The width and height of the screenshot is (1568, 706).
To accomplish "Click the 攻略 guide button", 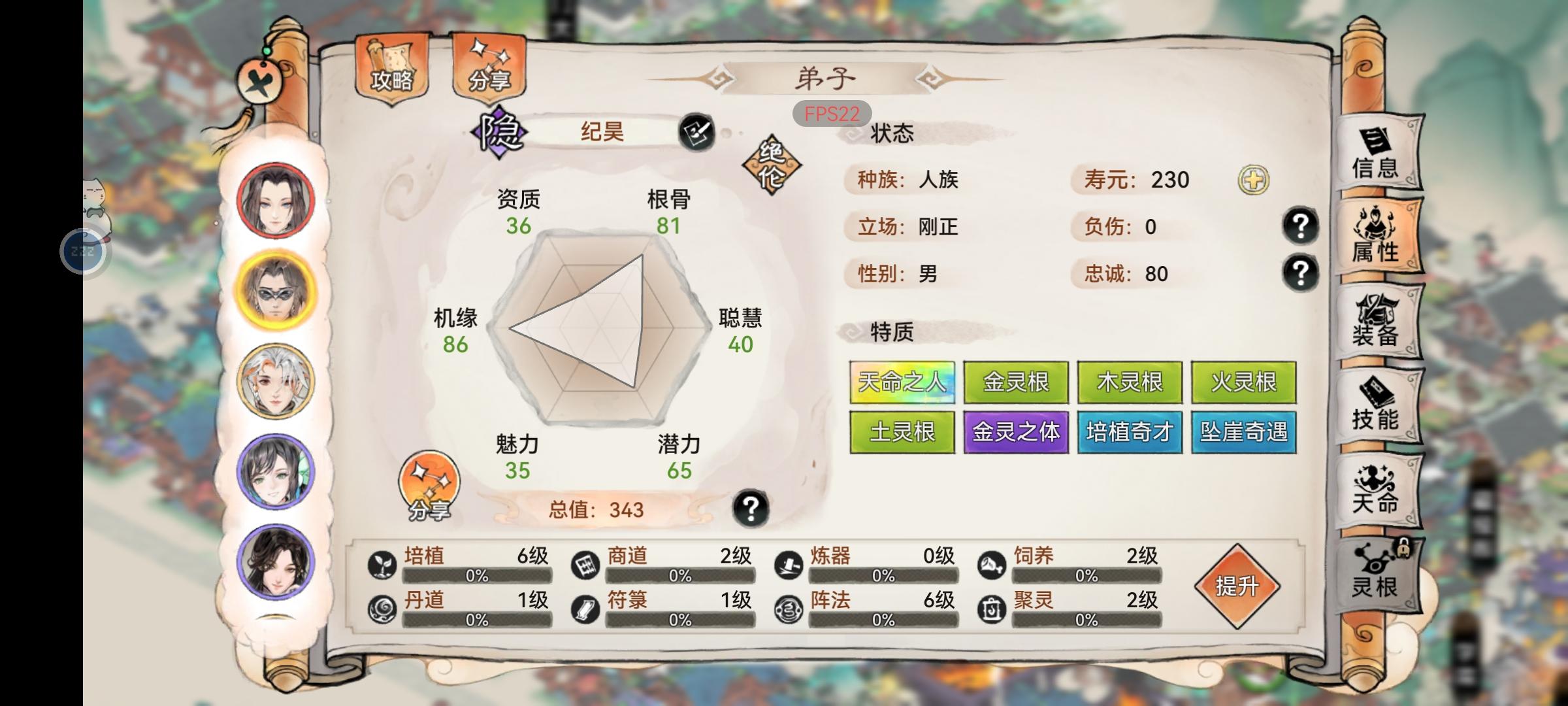I will coord(390,69).
